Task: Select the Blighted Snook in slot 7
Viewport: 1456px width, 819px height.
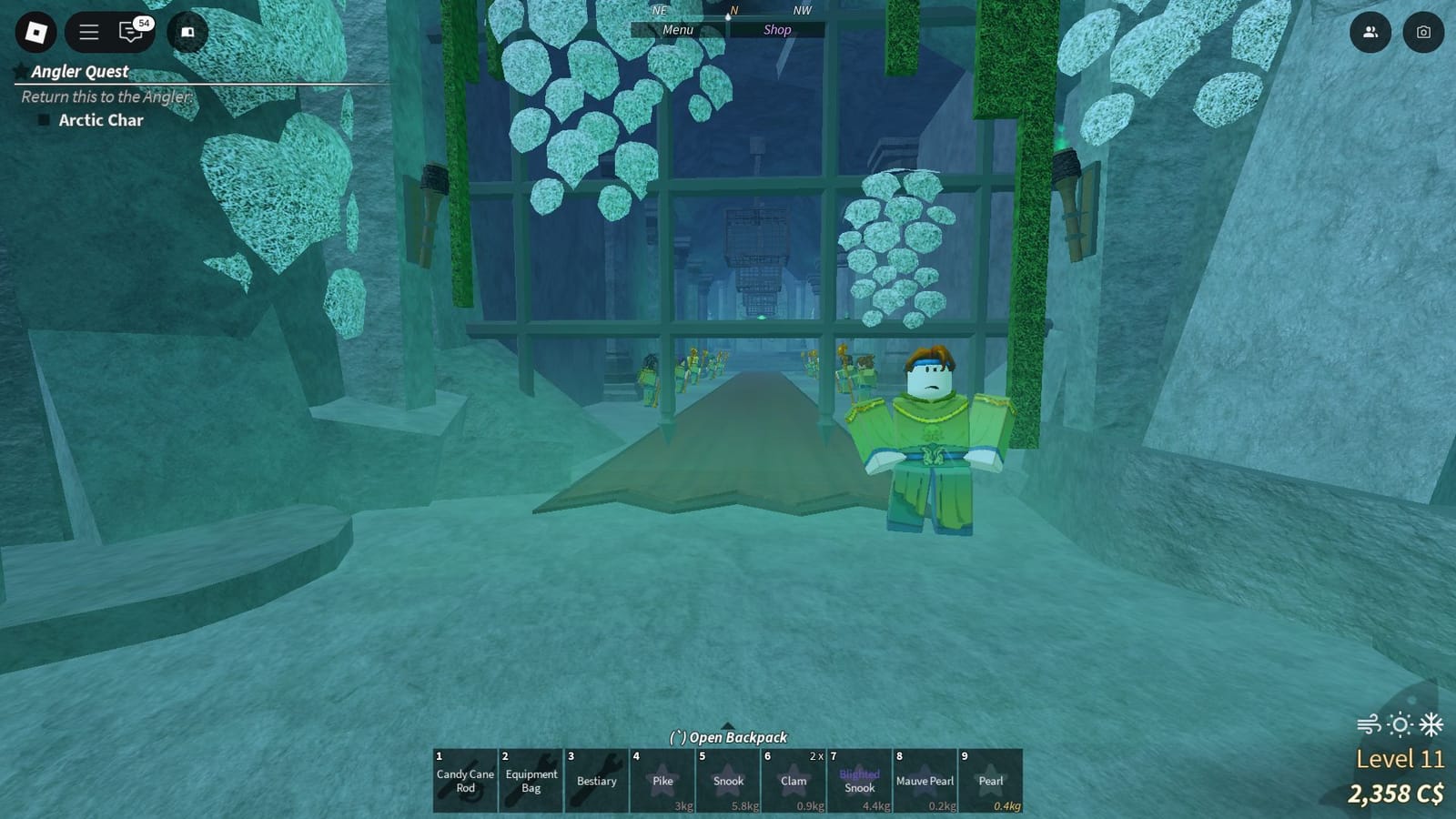Action: coord(859,781)
